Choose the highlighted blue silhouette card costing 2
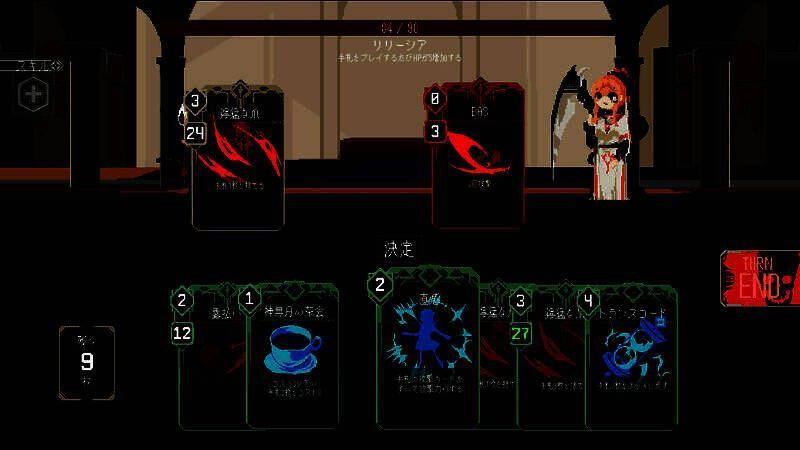 [426, 350]
